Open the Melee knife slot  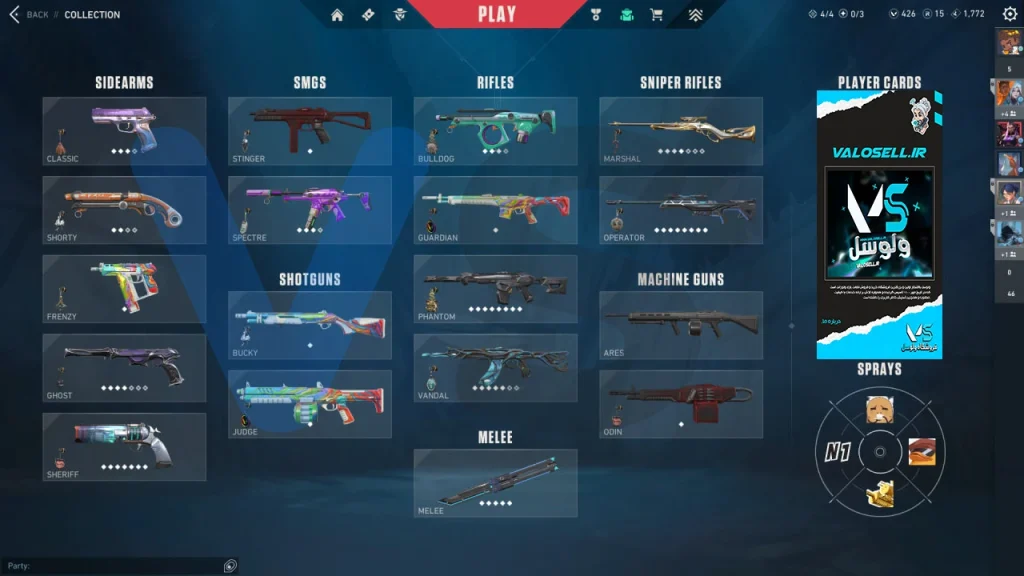[x=495, y=483]
